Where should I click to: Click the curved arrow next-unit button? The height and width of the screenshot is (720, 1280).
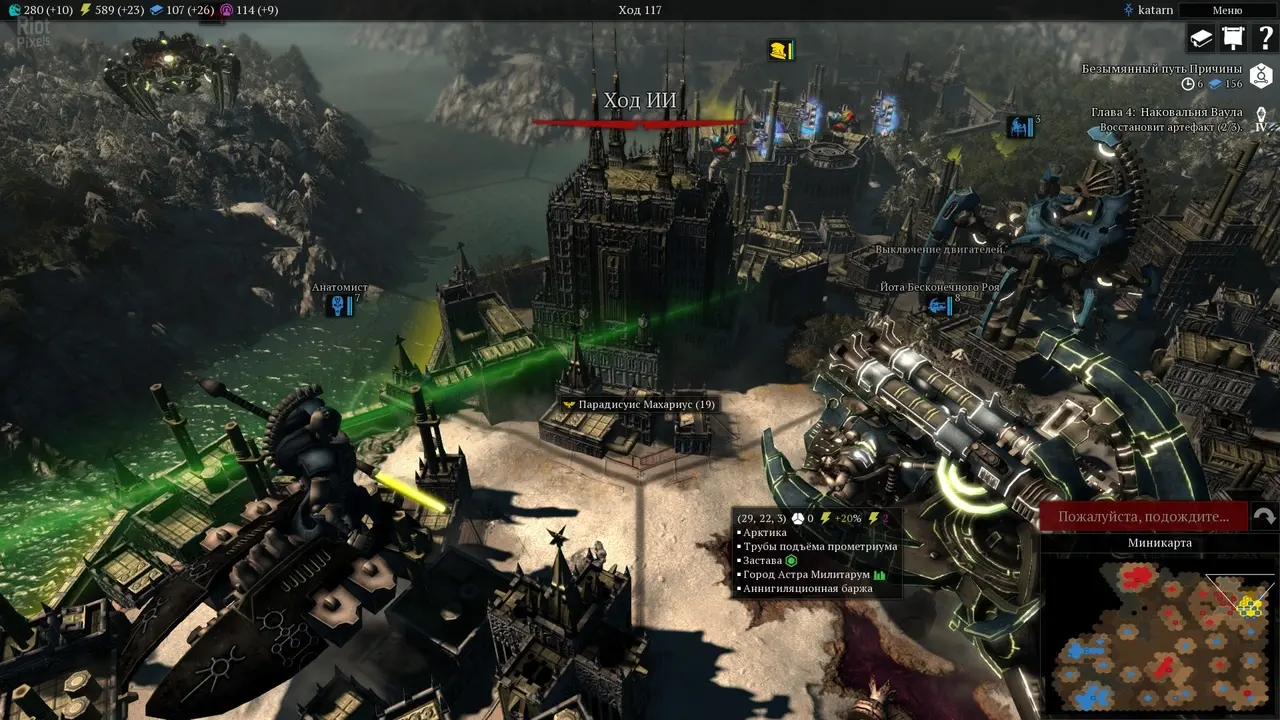point(1264,517)
